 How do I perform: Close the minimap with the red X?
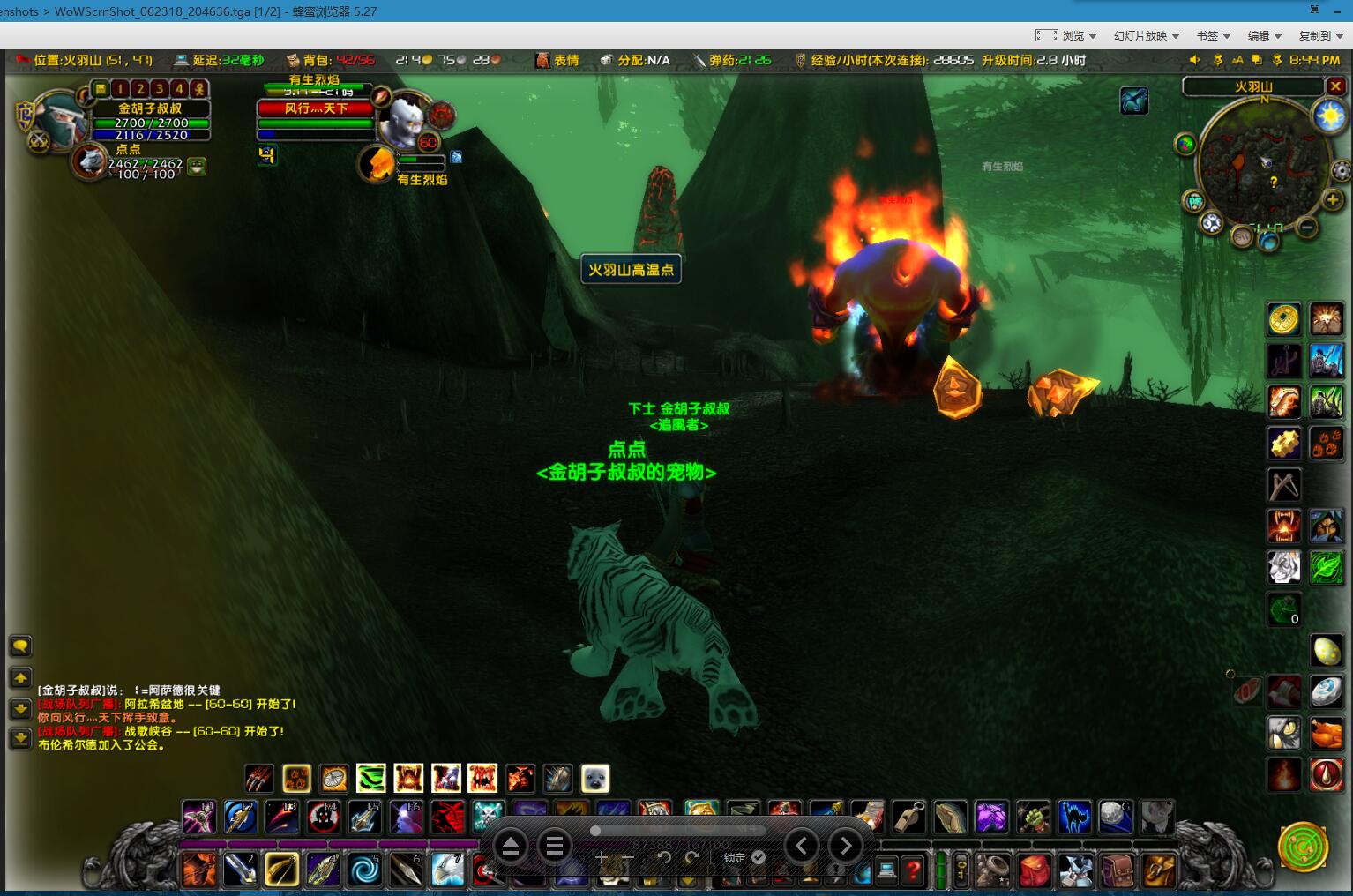pos(1335,86)
